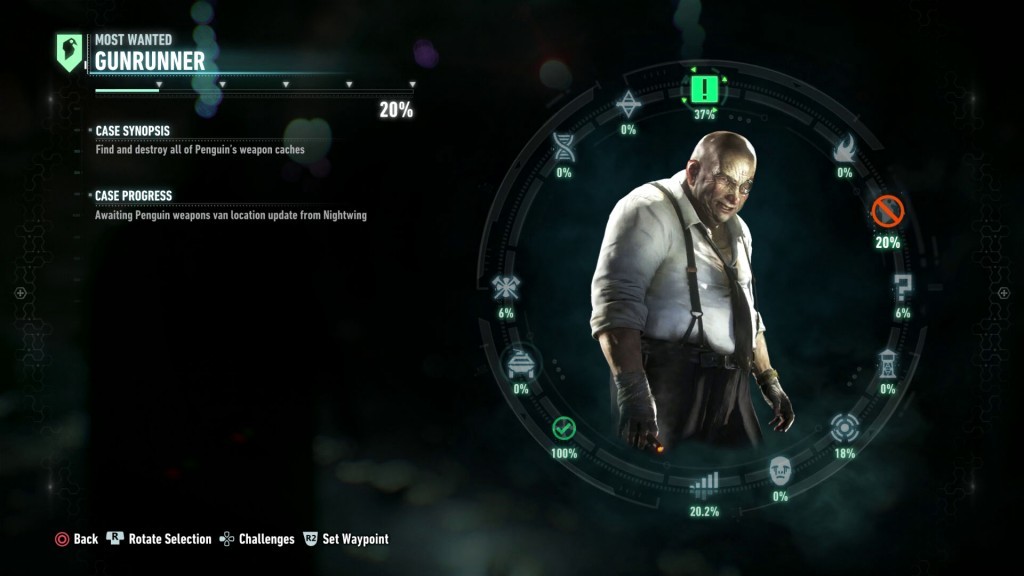This screenshot has width=1024, height=576.
Task: Open the Challenges screen
Action: click(x=256, y=539)
